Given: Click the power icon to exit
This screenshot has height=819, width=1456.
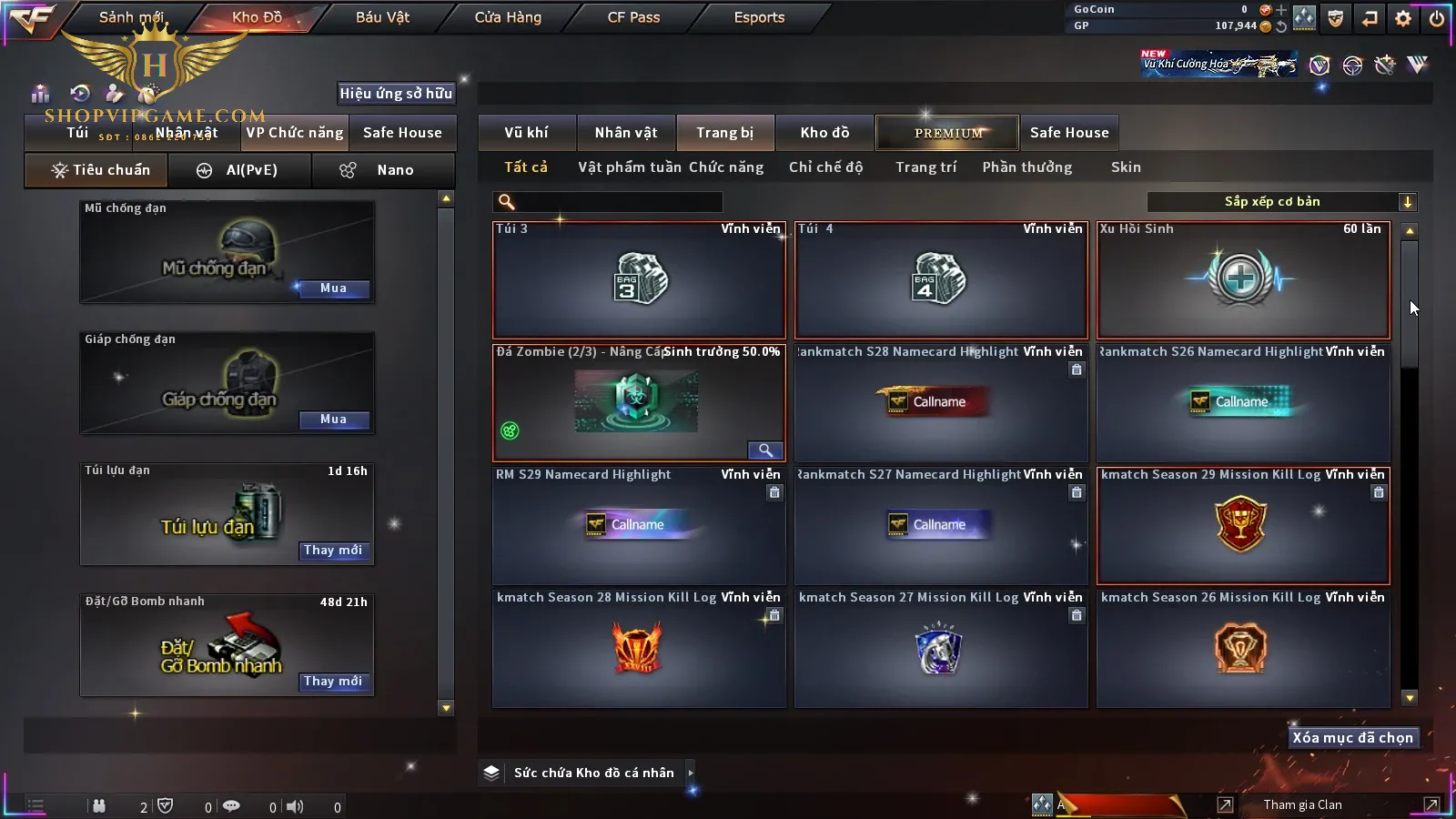Looking at the screenshot, I should click(x=1437, y=18).
